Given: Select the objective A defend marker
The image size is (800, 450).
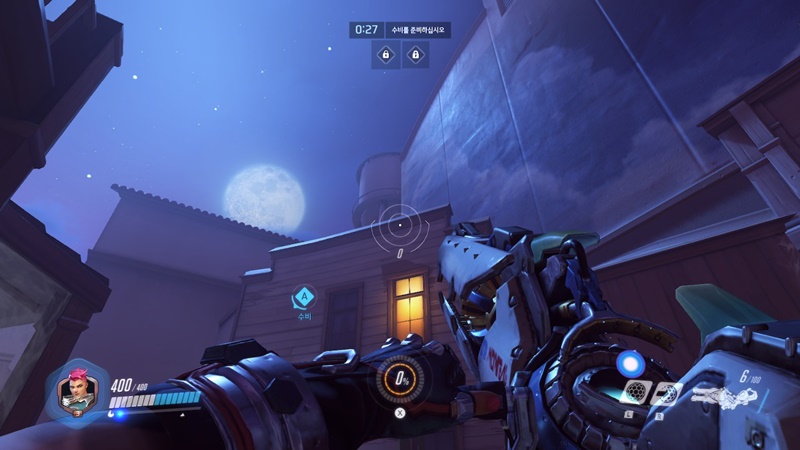Looking at the screenshot, I should click(x=304, y=296).
